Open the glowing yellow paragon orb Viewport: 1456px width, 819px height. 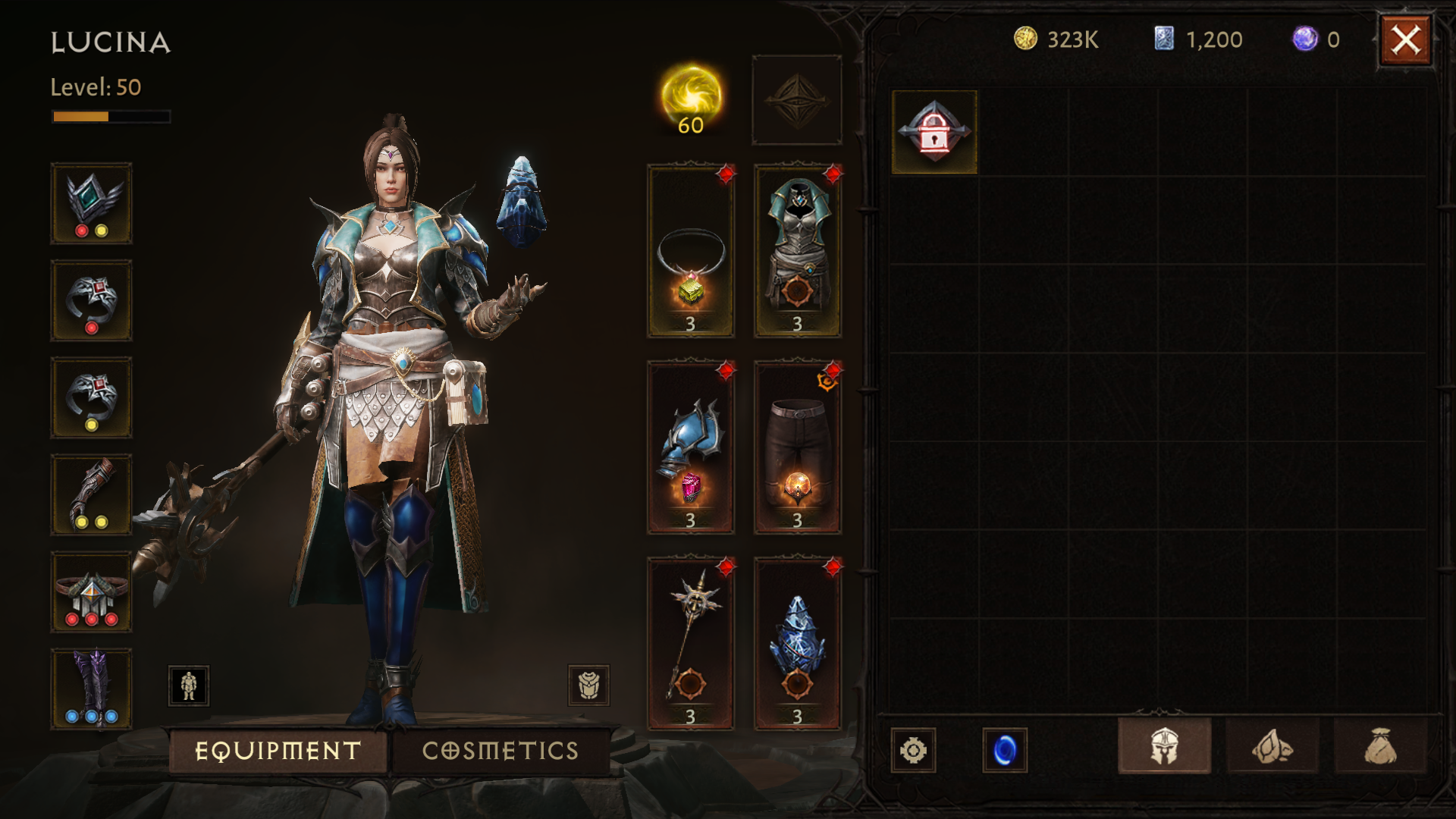click(691, 99)
